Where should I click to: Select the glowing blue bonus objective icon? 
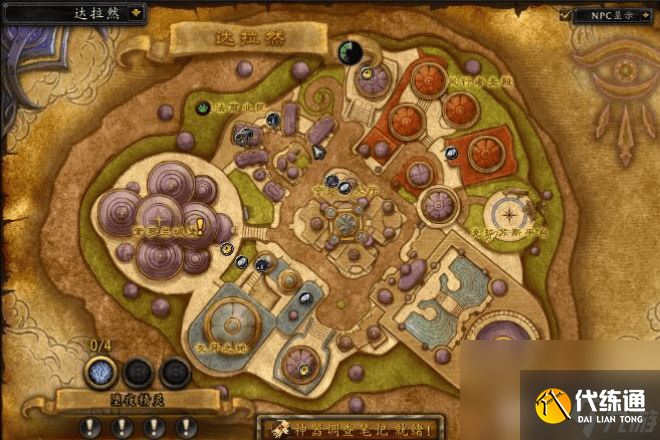point(103,372)
